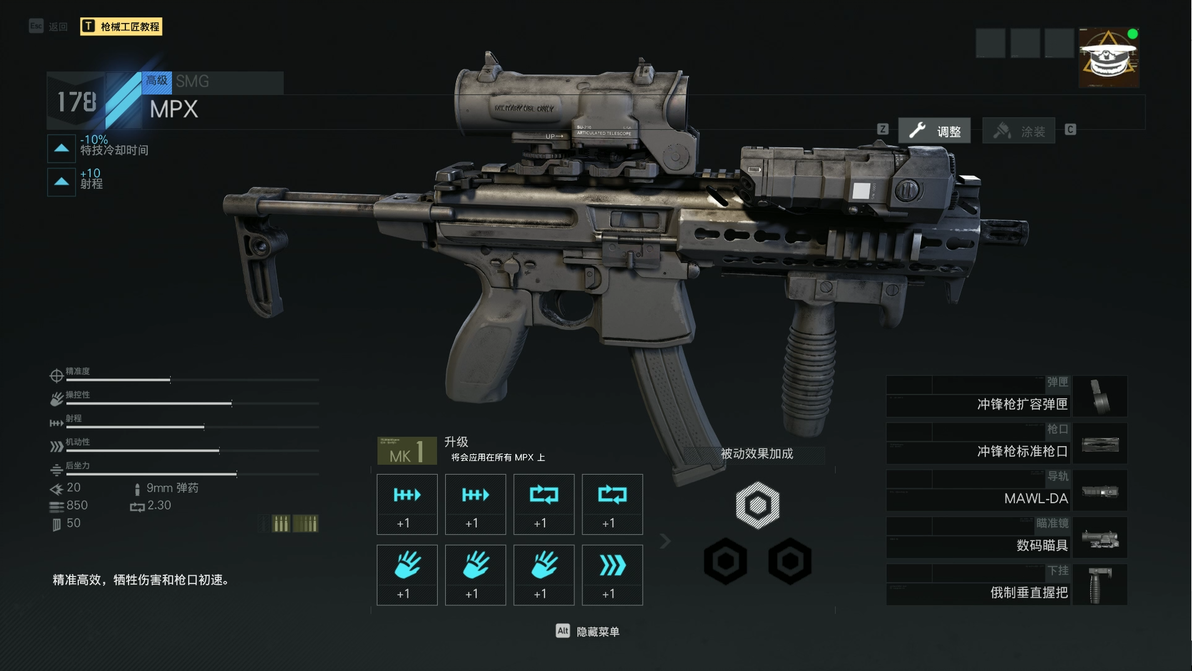Choose the MAWL-DA rail attachment slot
Viewport: 1192px width, 671px height.
tap(1006, 490)
